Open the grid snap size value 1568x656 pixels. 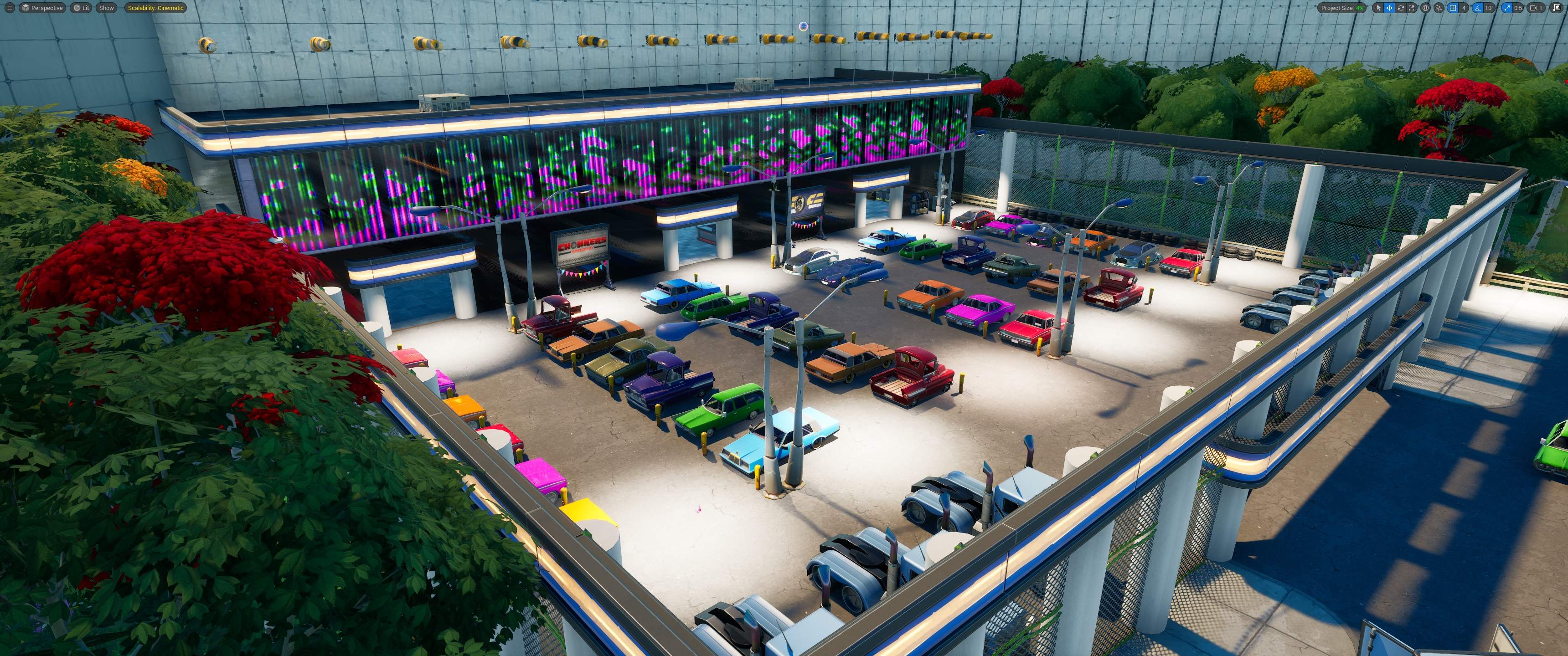(x=1464, y=8)
